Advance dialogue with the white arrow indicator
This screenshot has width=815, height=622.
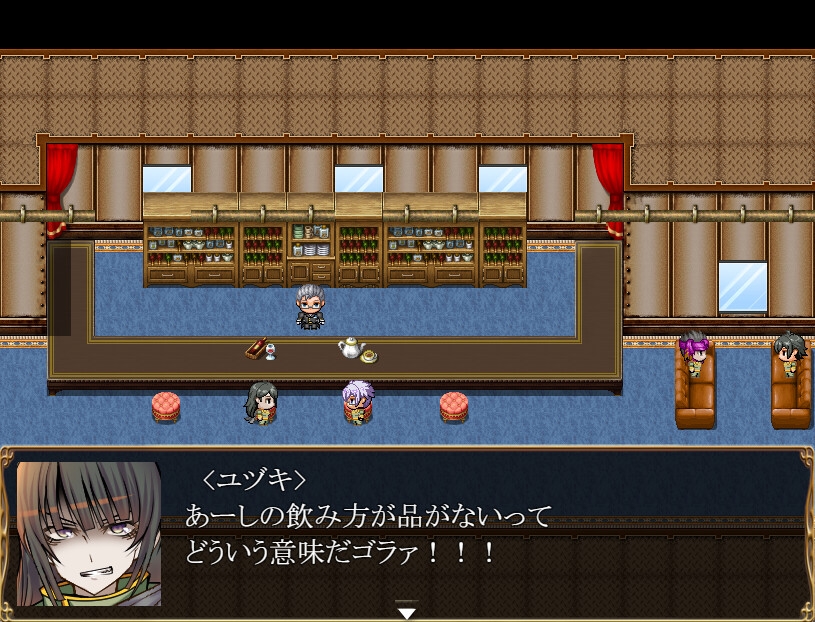coord(406,611)
